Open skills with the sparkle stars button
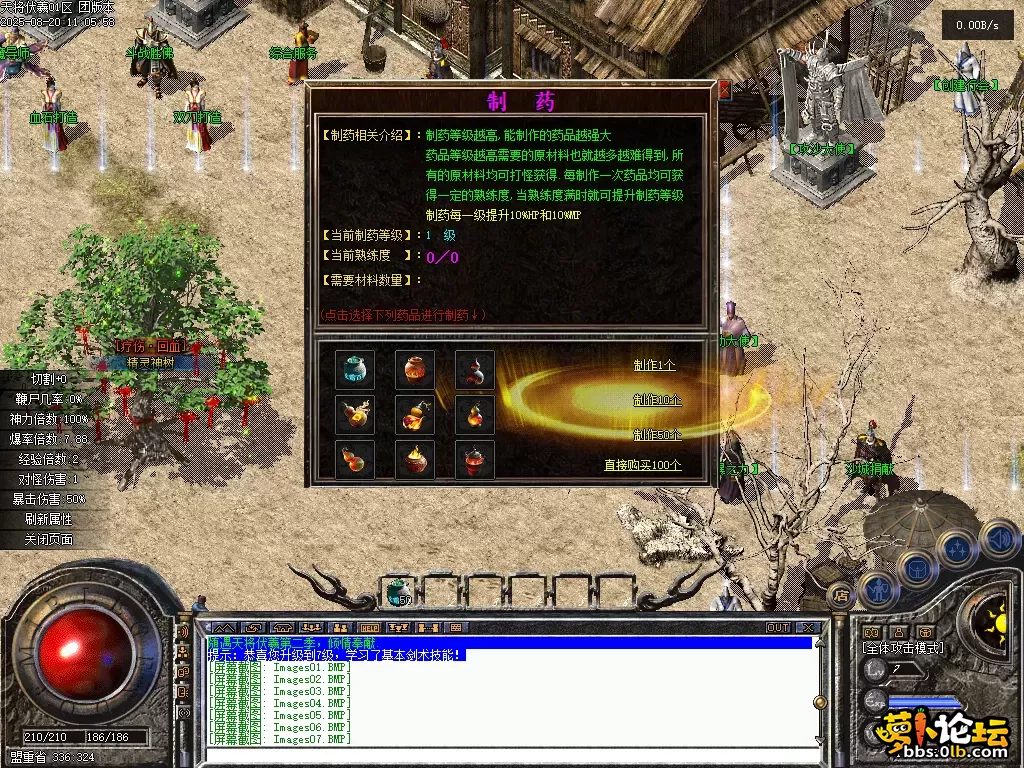The width and height of the screenshot is (1024, 768). pyautogui.click(x=958, y=549)
